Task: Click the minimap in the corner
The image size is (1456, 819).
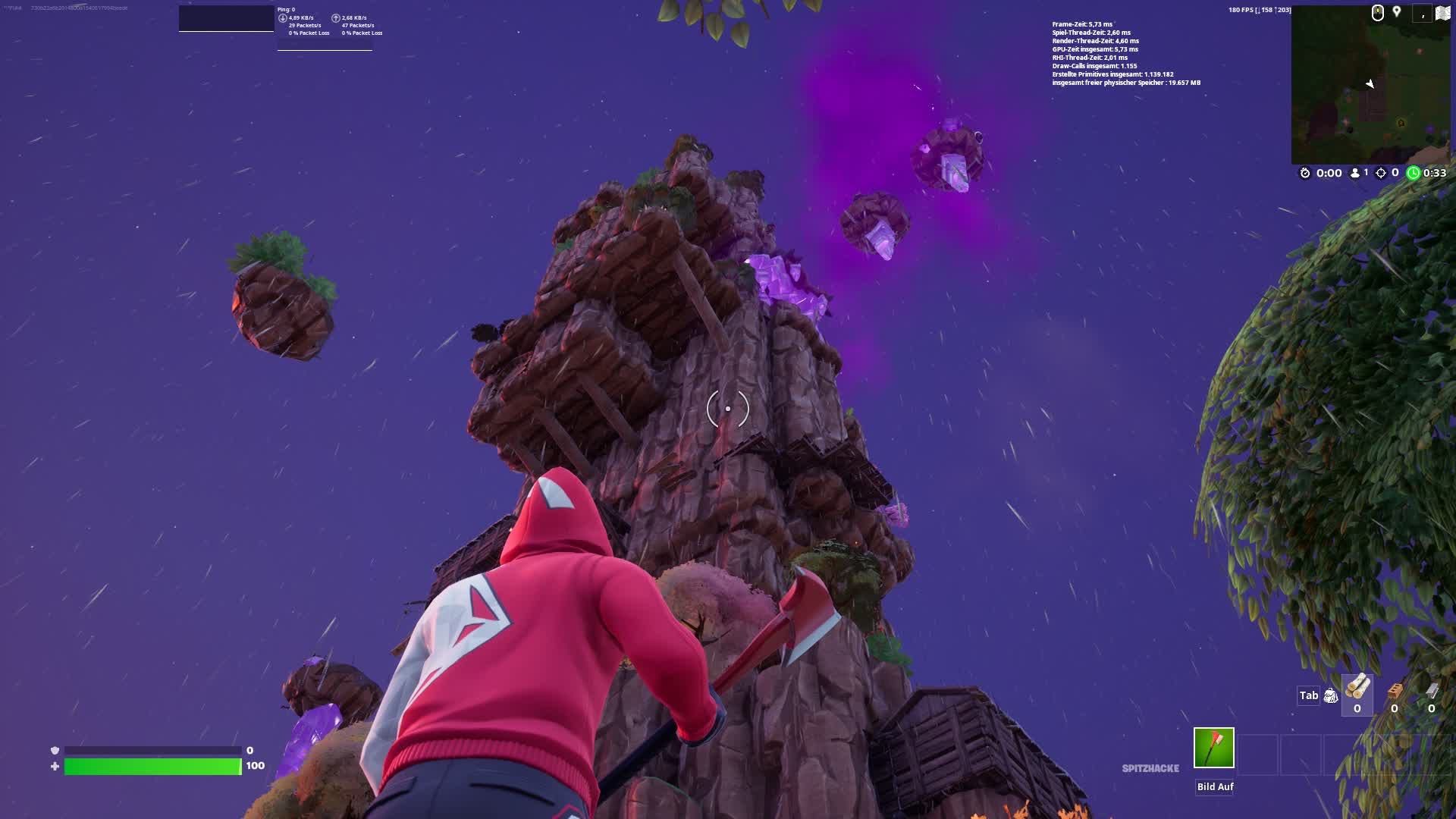Action: coord(1370,89)
